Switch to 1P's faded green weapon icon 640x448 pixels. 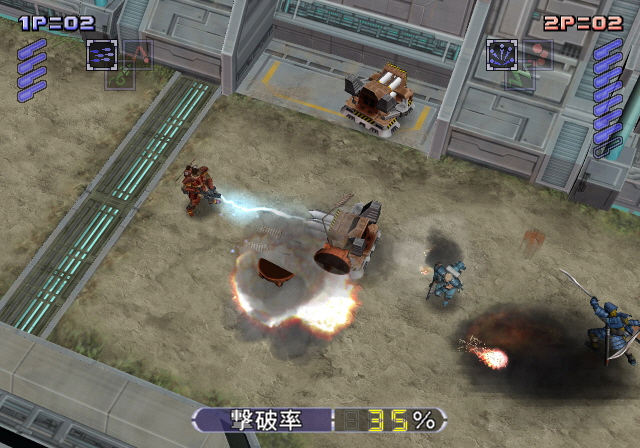tap(119, 76)
